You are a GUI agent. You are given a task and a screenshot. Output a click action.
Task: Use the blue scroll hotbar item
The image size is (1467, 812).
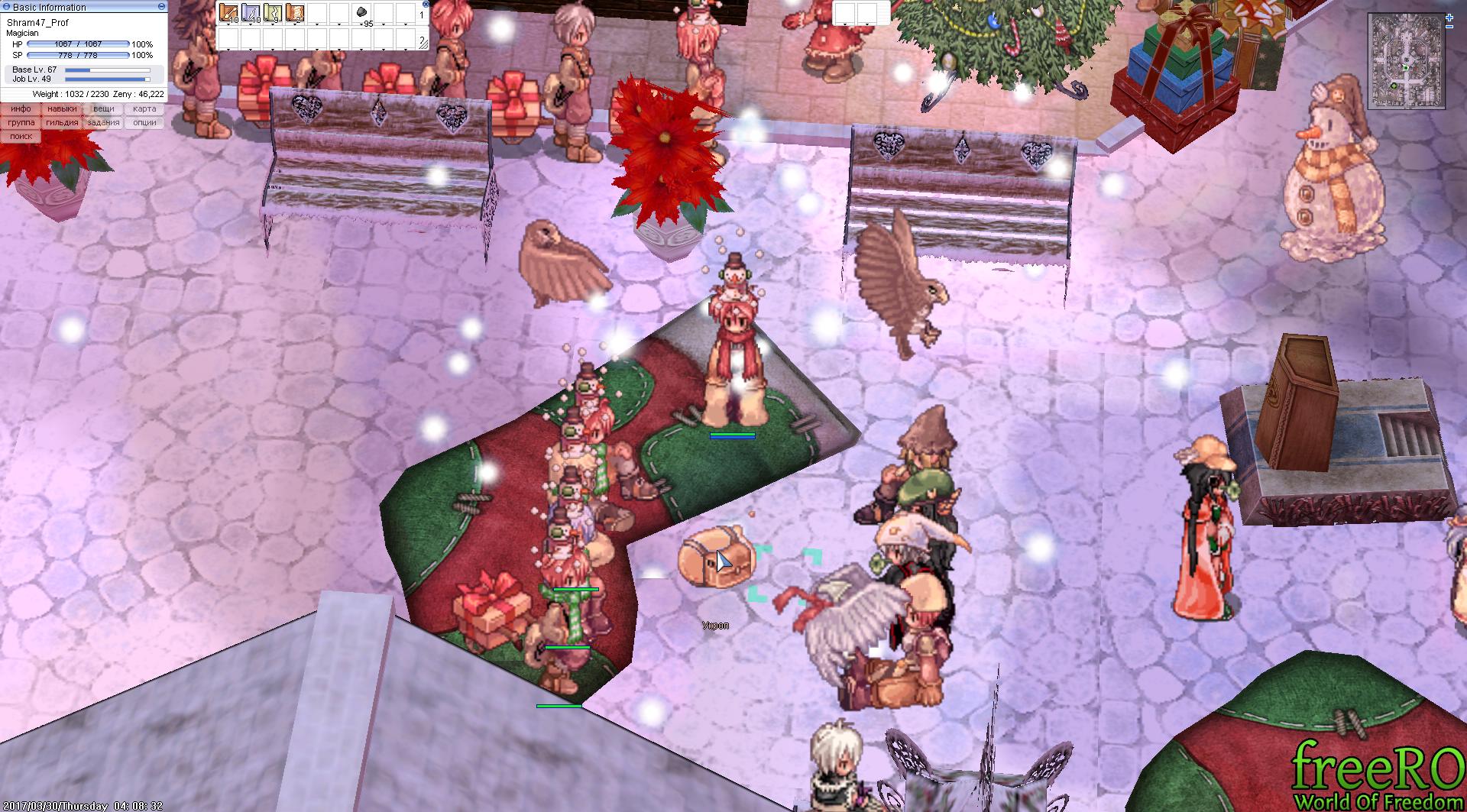[x=251, y=13]
